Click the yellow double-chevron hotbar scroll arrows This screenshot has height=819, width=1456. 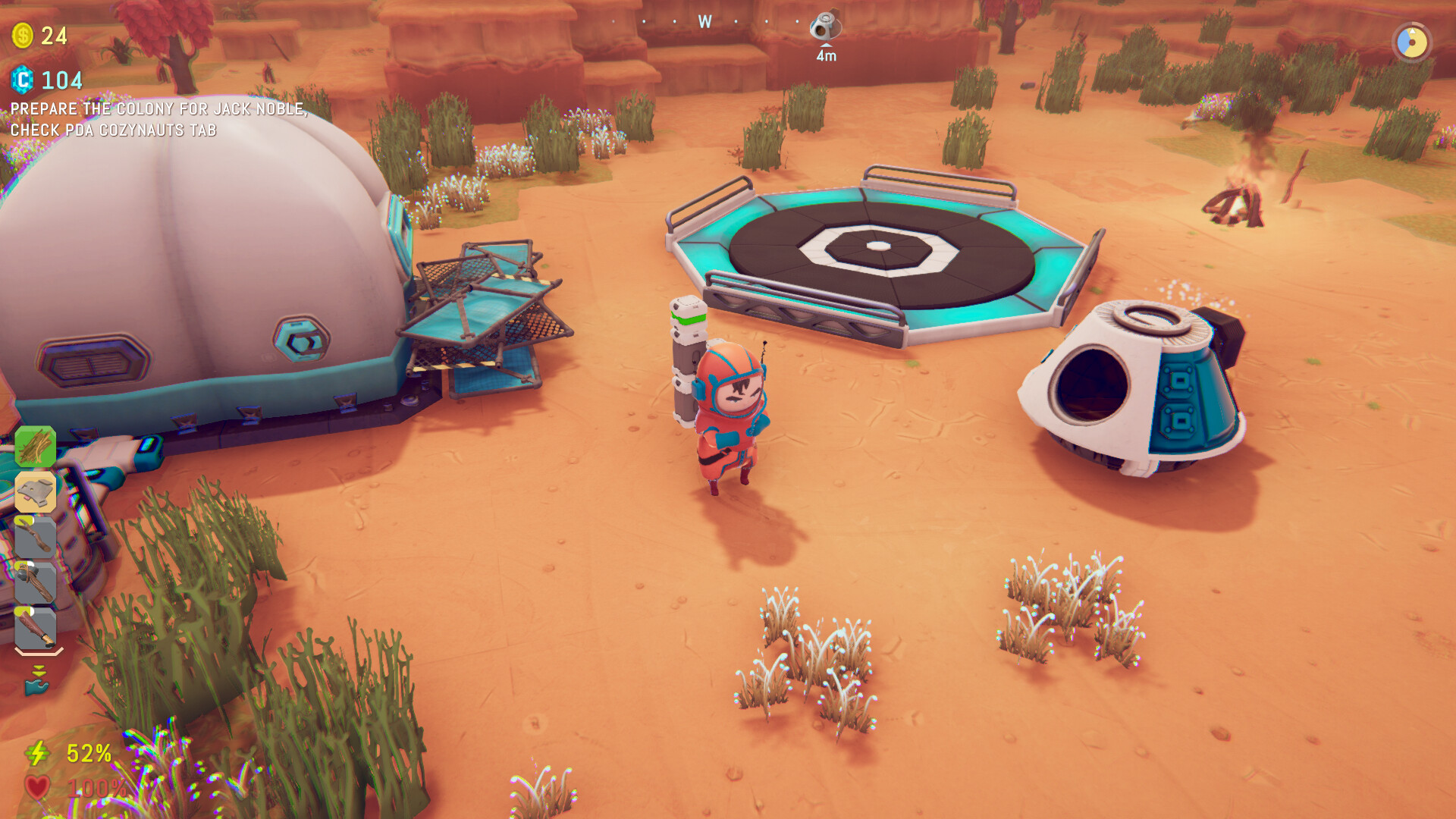39,670
